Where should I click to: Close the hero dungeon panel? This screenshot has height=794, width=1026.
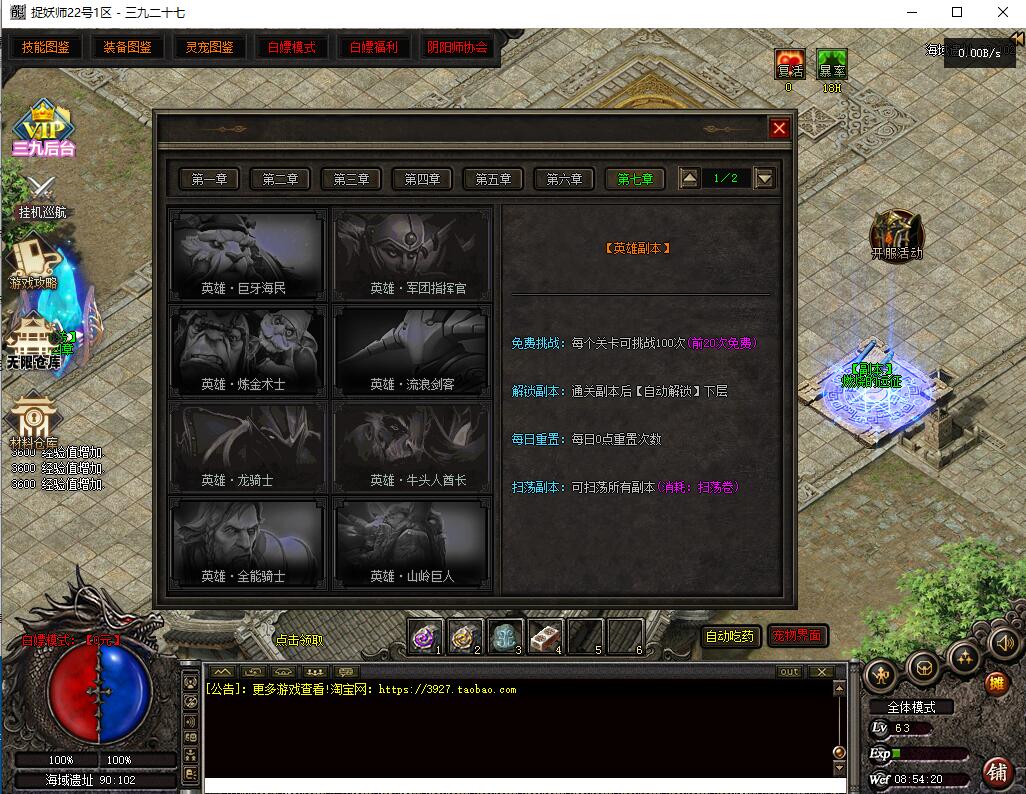779,128
